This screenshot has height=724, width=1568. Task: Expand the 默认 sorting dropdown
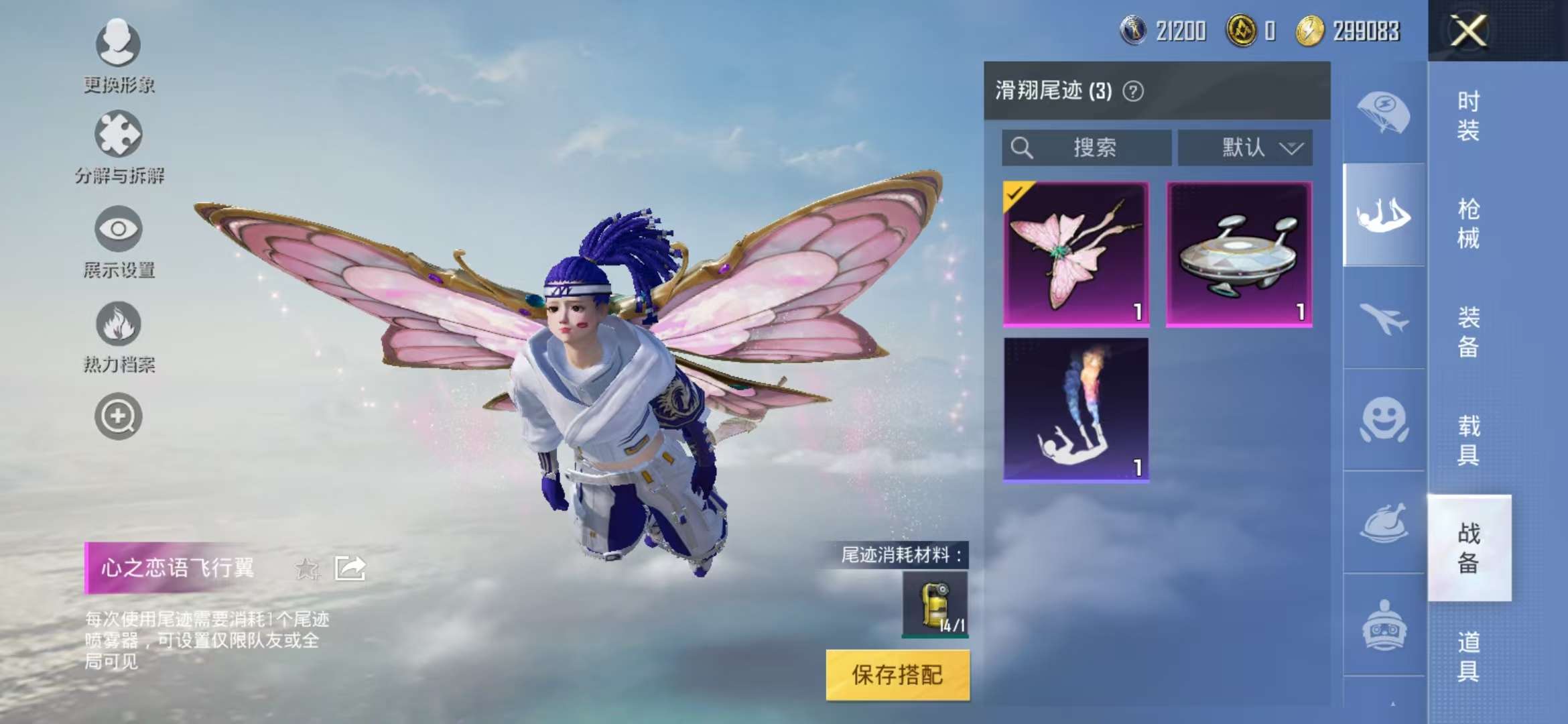(x=1245, y=148)
